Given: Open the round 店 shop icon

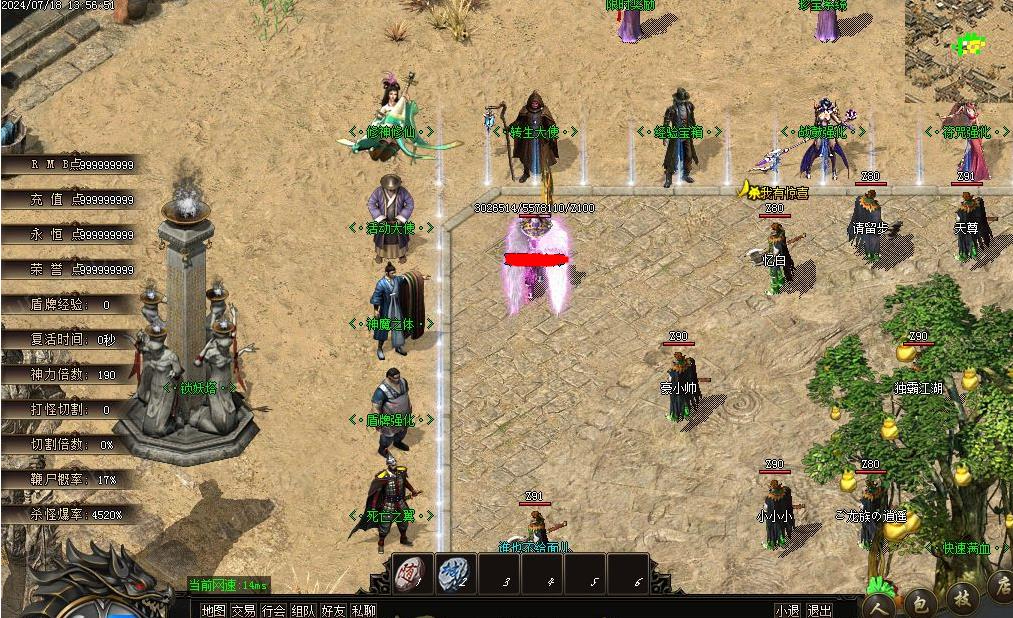Looking at the screenshot, I should coord(1000,585).
